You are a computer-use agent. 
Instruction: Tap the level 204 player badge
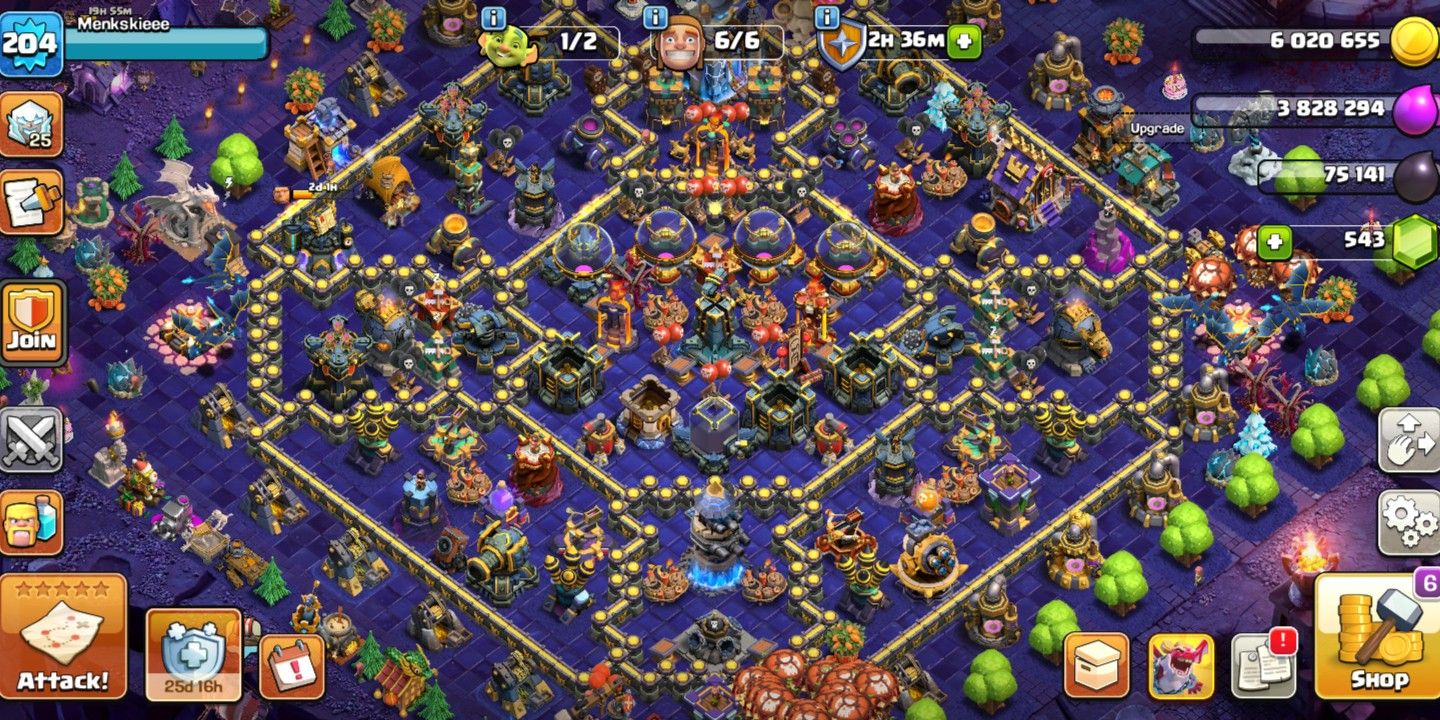pos(30,42)
